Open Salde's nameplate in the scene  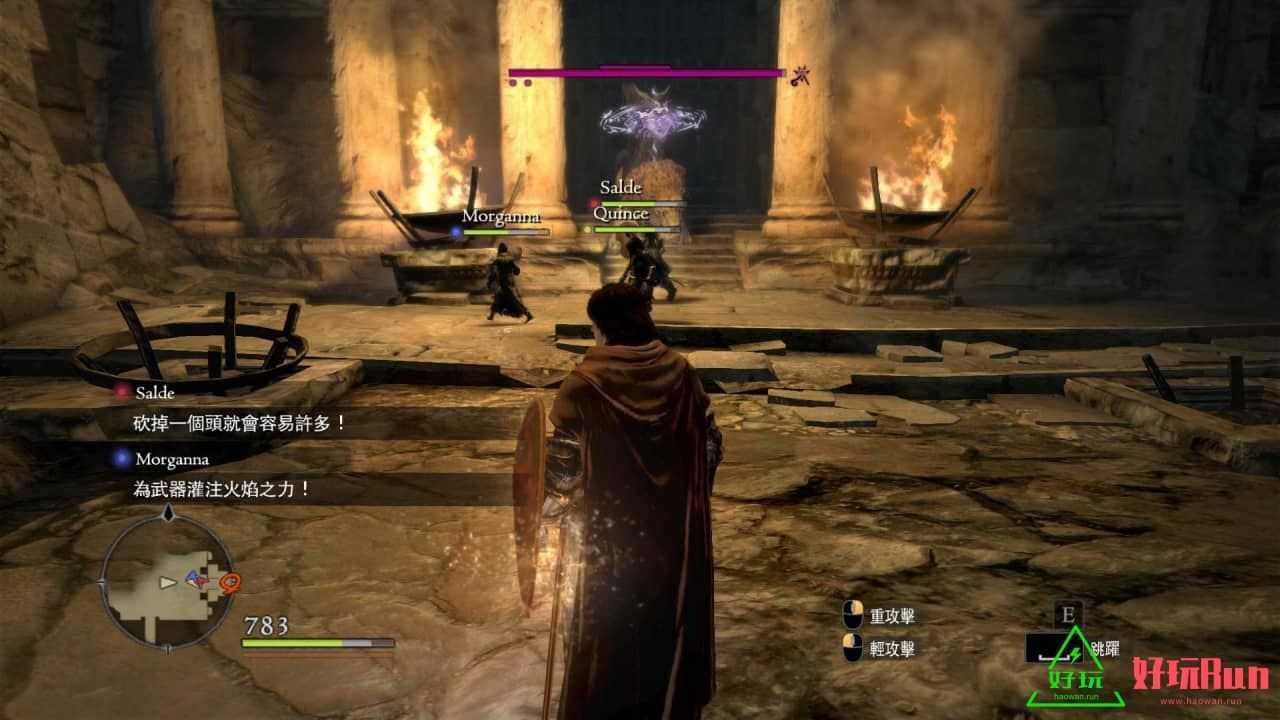click(x=619, y=187)
